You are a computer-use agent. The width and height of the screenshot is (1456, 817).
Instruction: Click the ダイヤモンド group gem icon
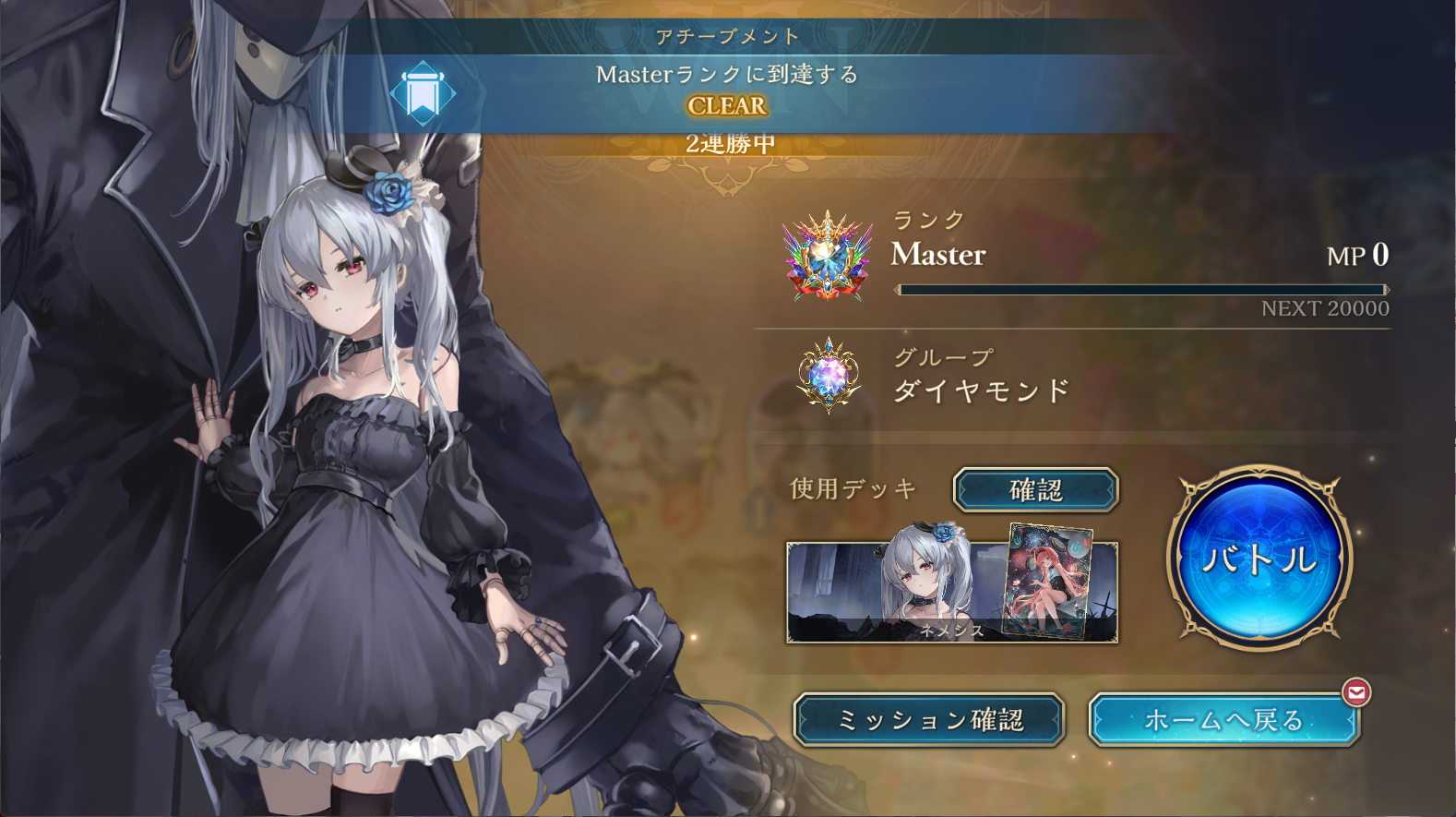click(829, 375)
